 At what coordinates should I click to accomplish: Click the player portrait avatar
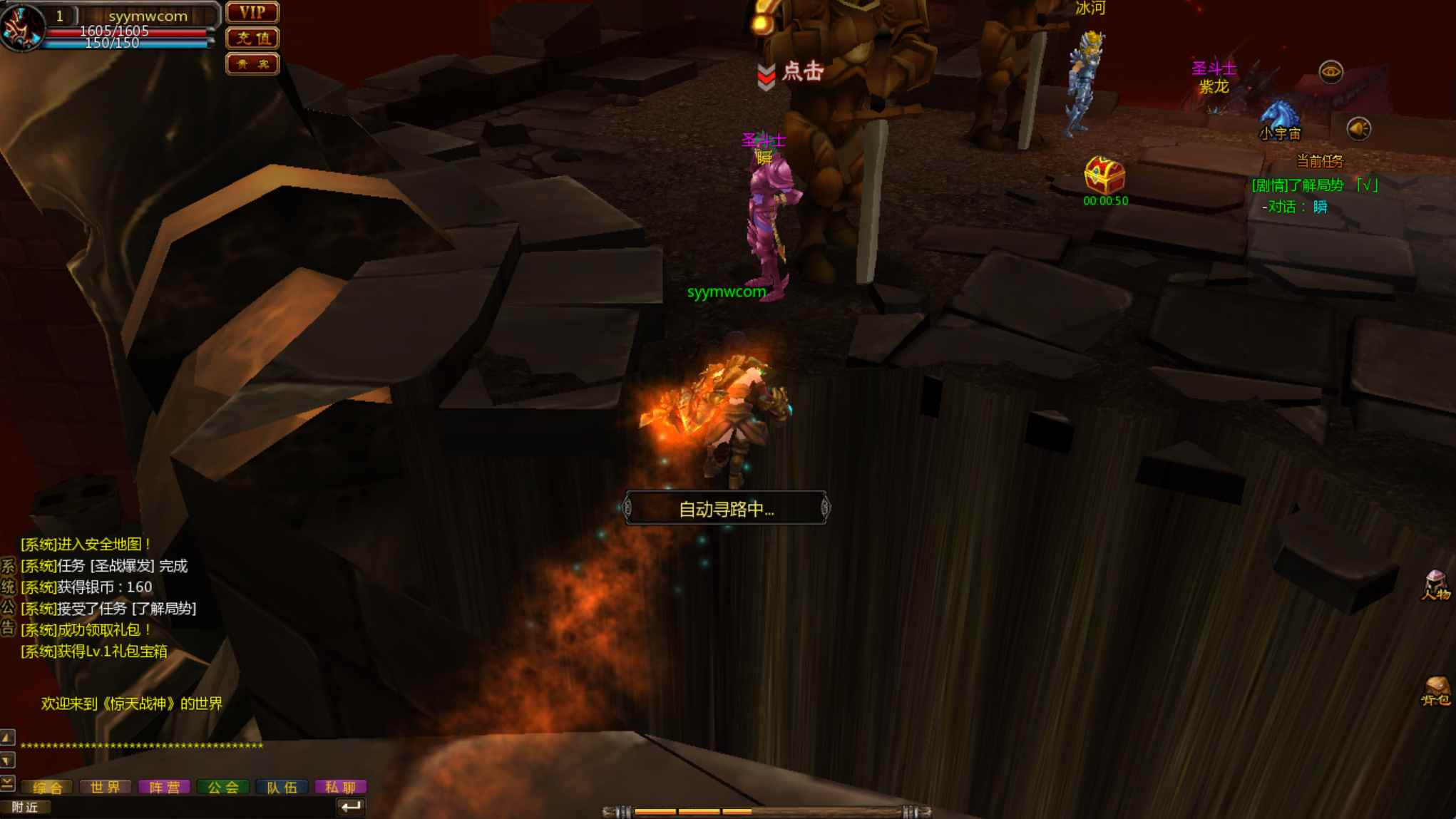[21, 27]
